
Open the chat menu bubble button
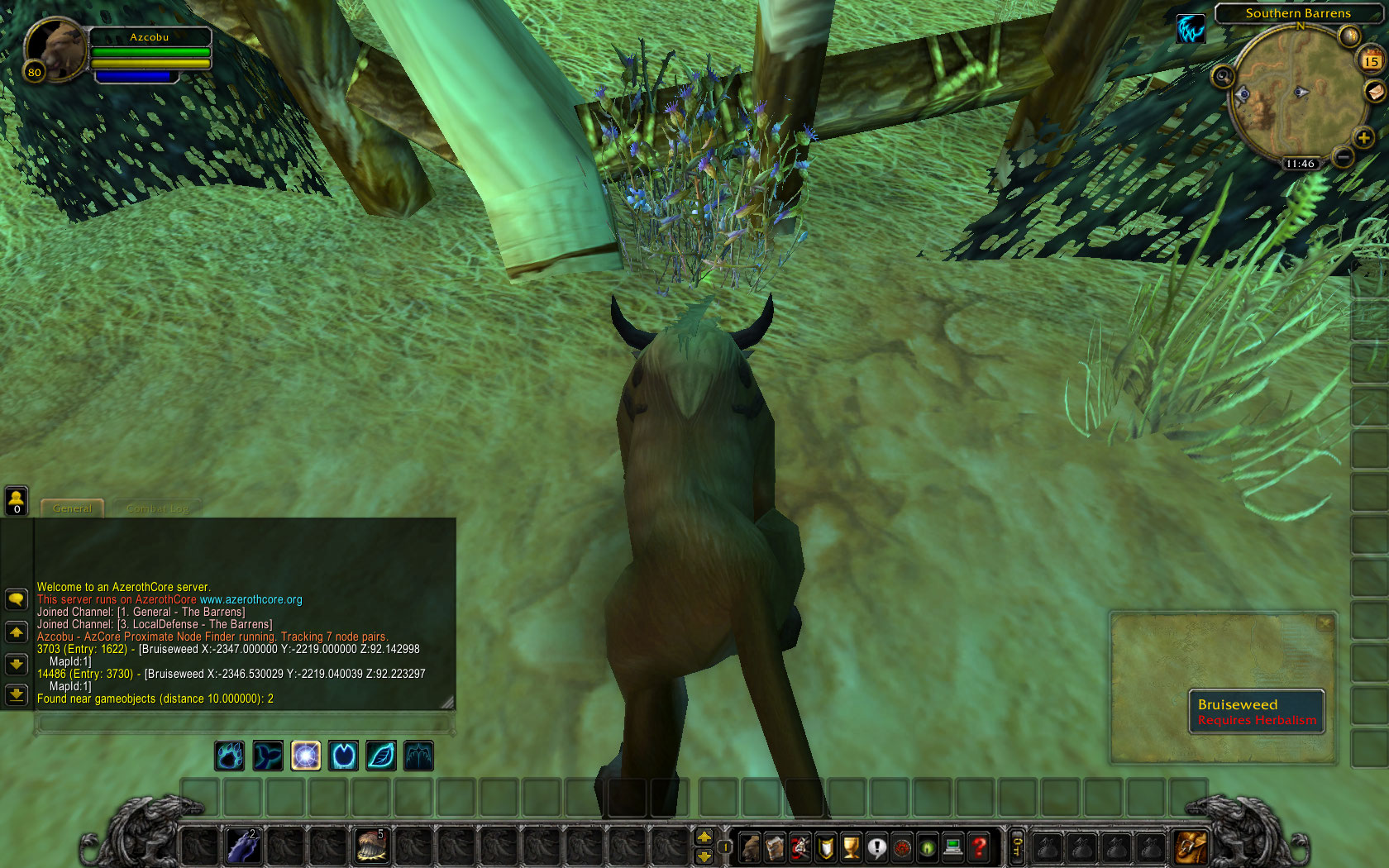17,600
